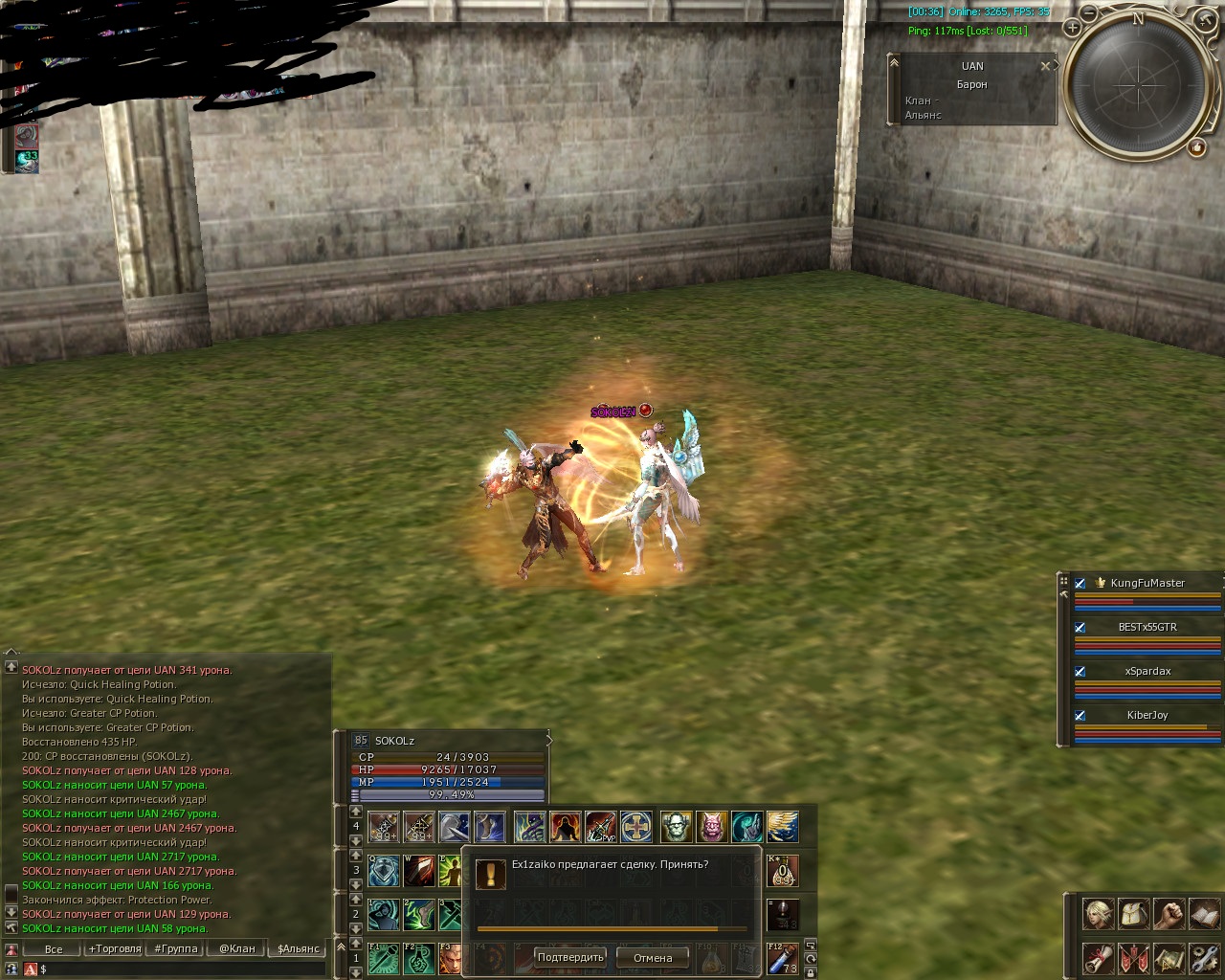Select party member xSpardax

pyautogui.click(x=1147, y=671)
